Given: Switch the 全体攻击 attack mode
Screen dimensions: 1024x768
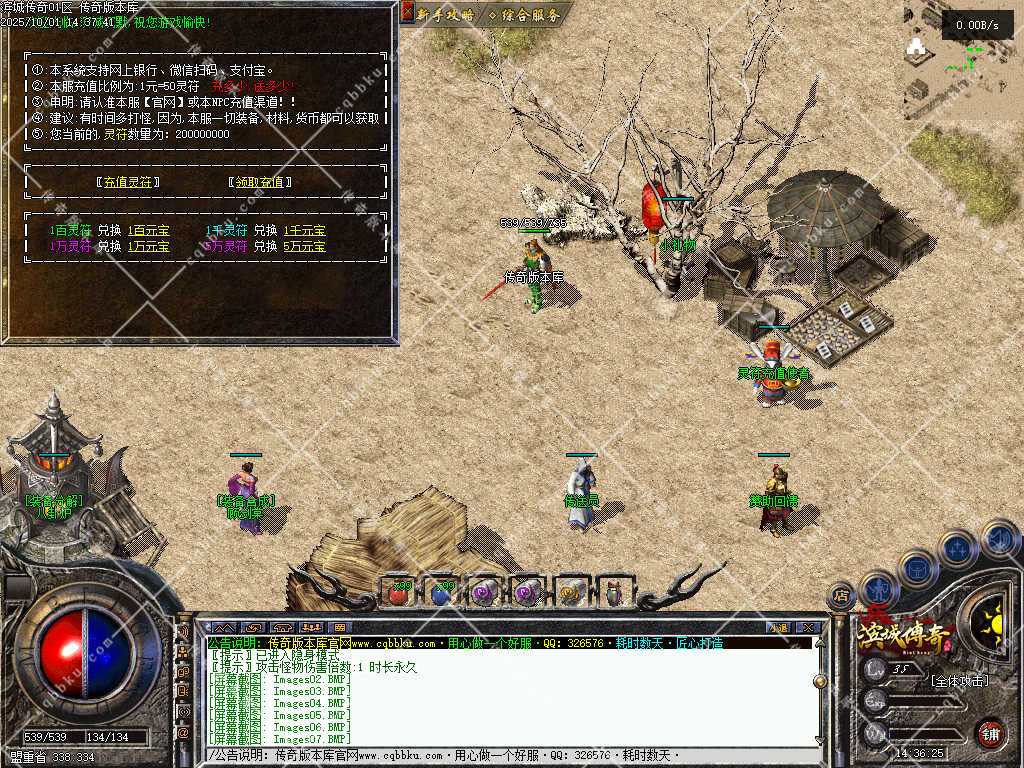Looking at the screenshot, I should coord(958,681).
